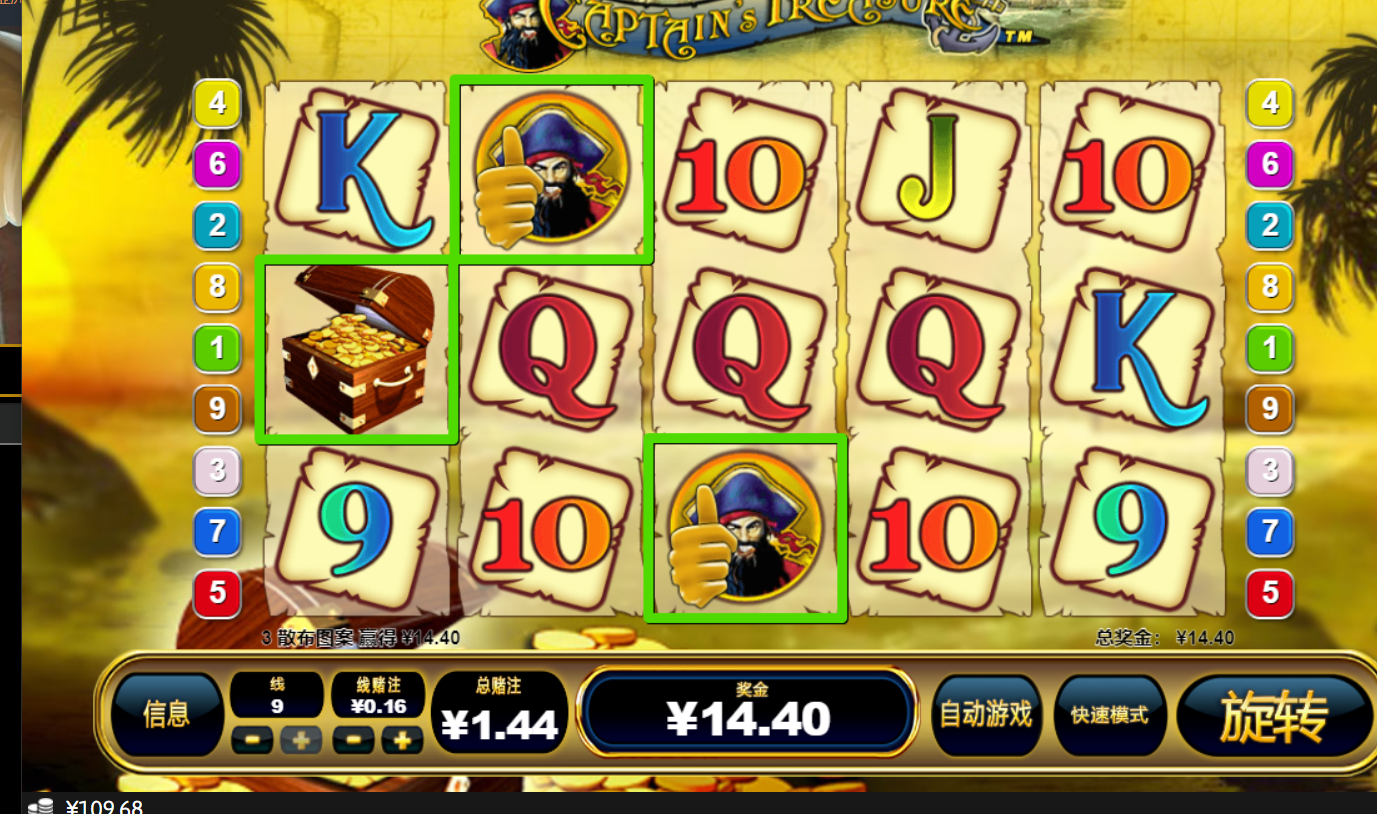Lower the line bet (线赌注)
Screen dimensions: 1377x814
tap(354, 740)
